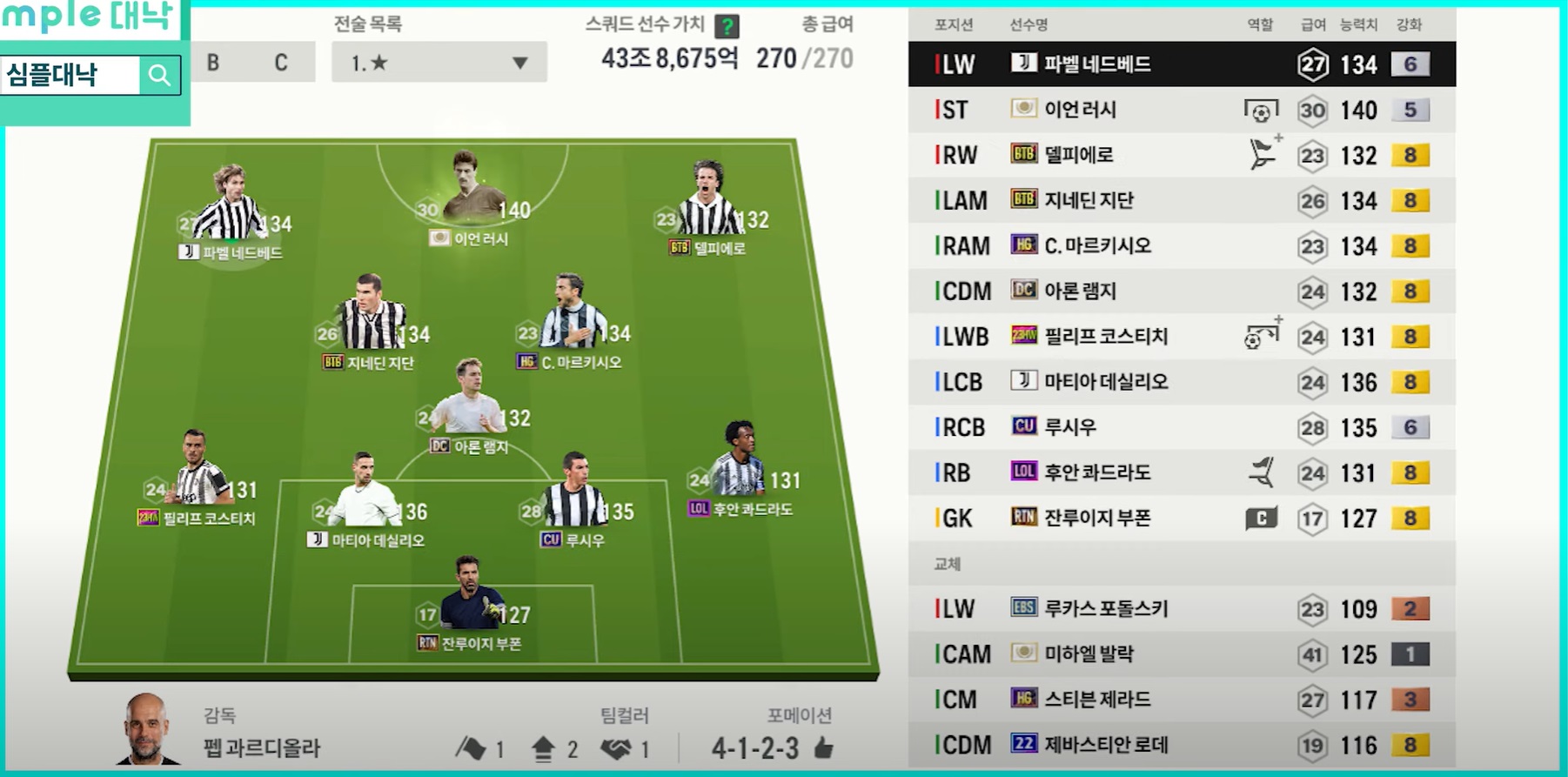Choose the 델피에로 RW row
1568x777 pixels.
(1181, 155)
